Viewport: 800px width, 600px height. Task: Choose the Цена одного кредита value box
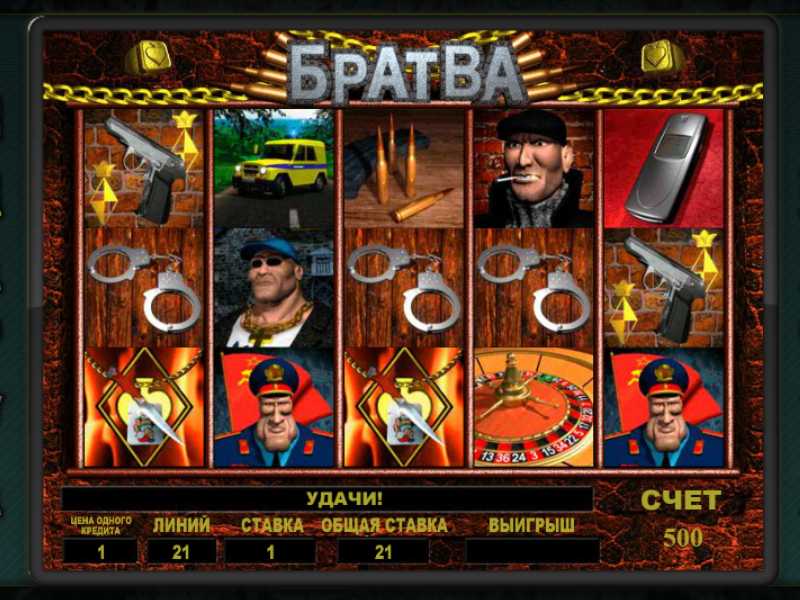coord(100,550)
